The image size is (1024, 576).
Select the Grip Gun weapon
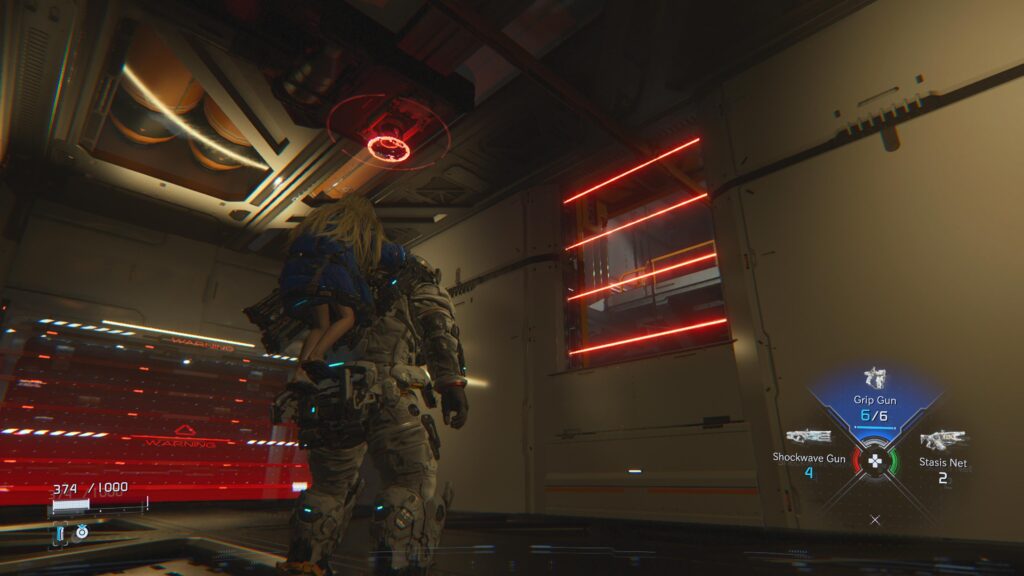[x=875, y=379]
